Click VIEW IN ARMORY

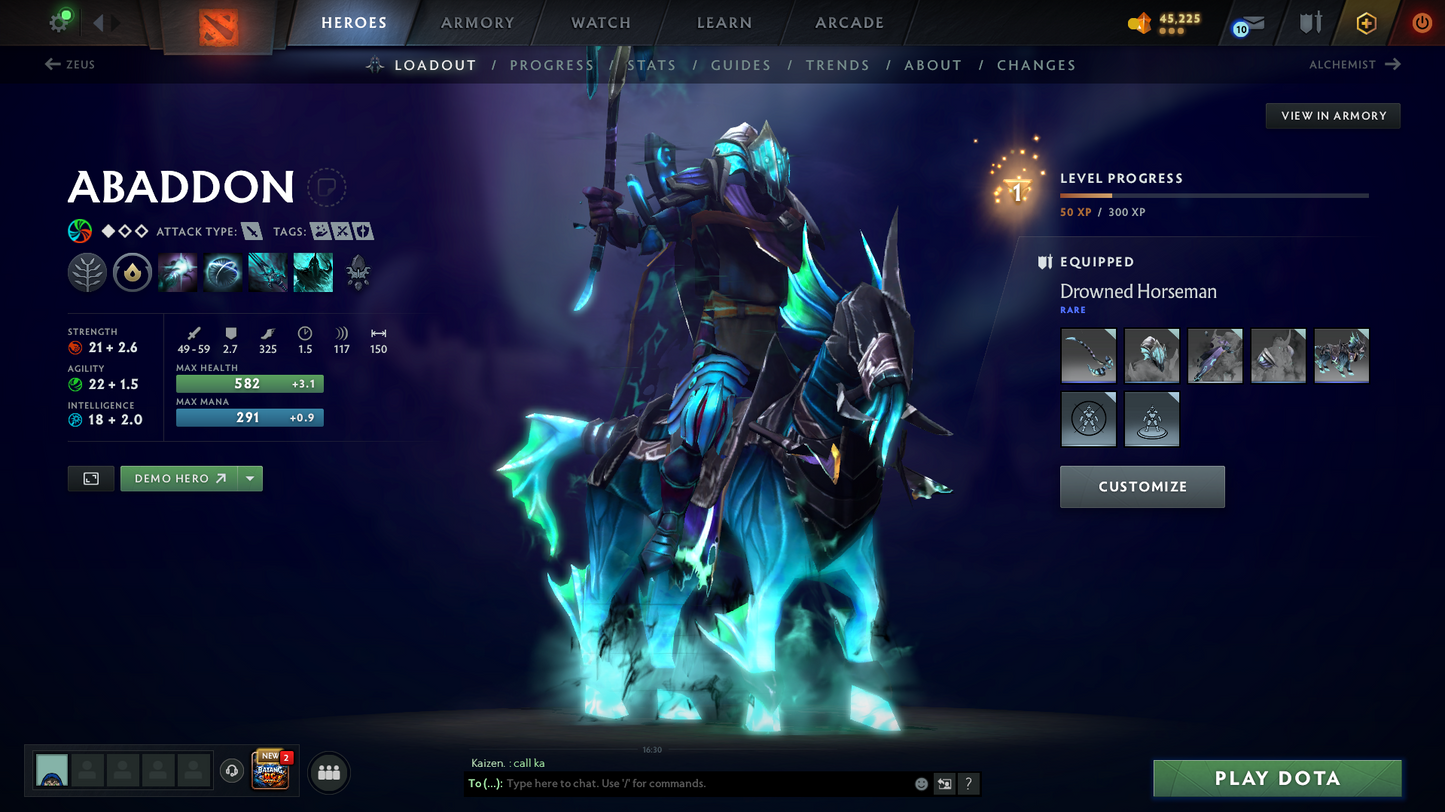click(x=1332, y=115)
